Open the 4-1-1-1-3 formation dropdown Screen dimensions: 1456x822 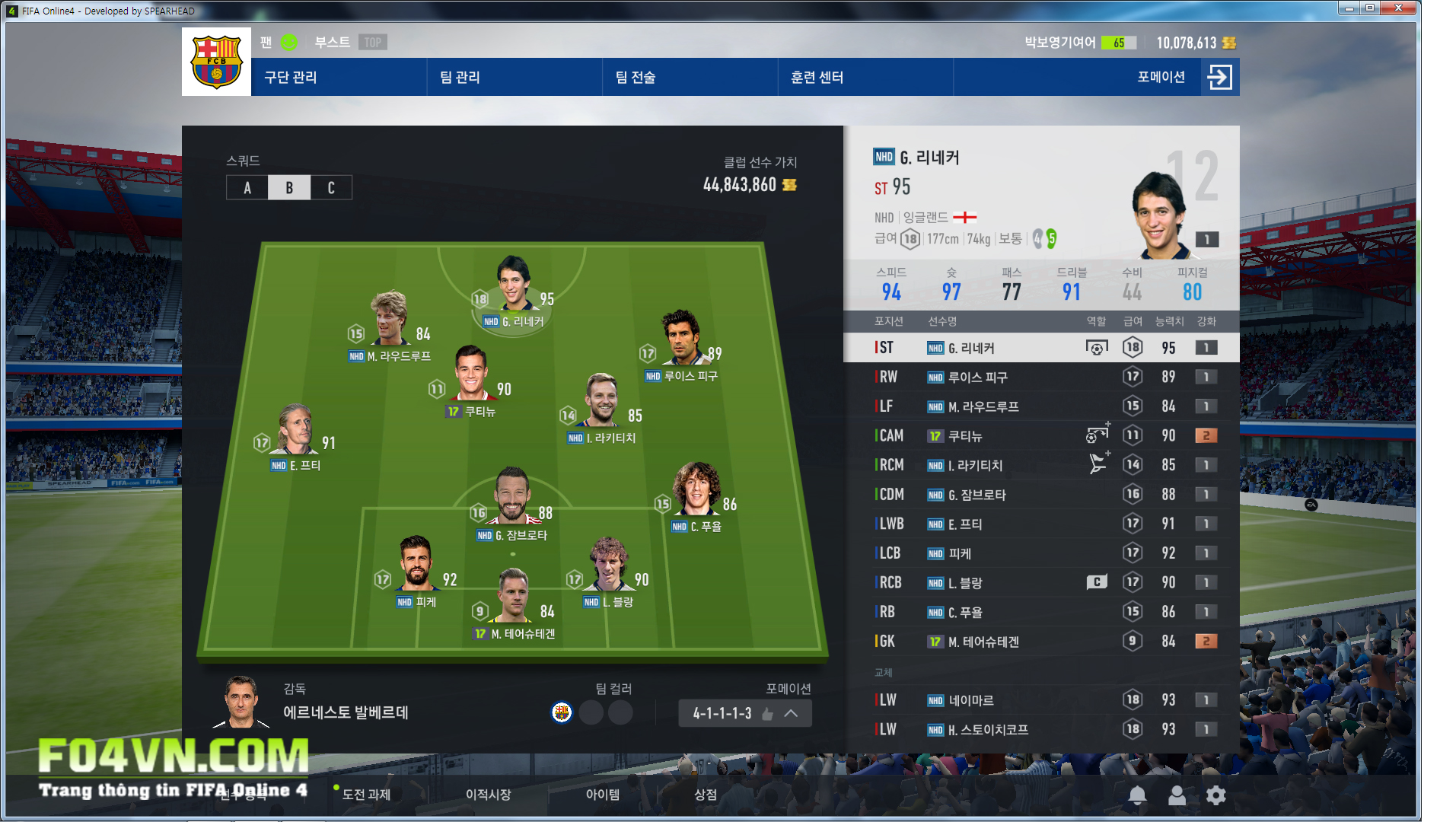744,713
